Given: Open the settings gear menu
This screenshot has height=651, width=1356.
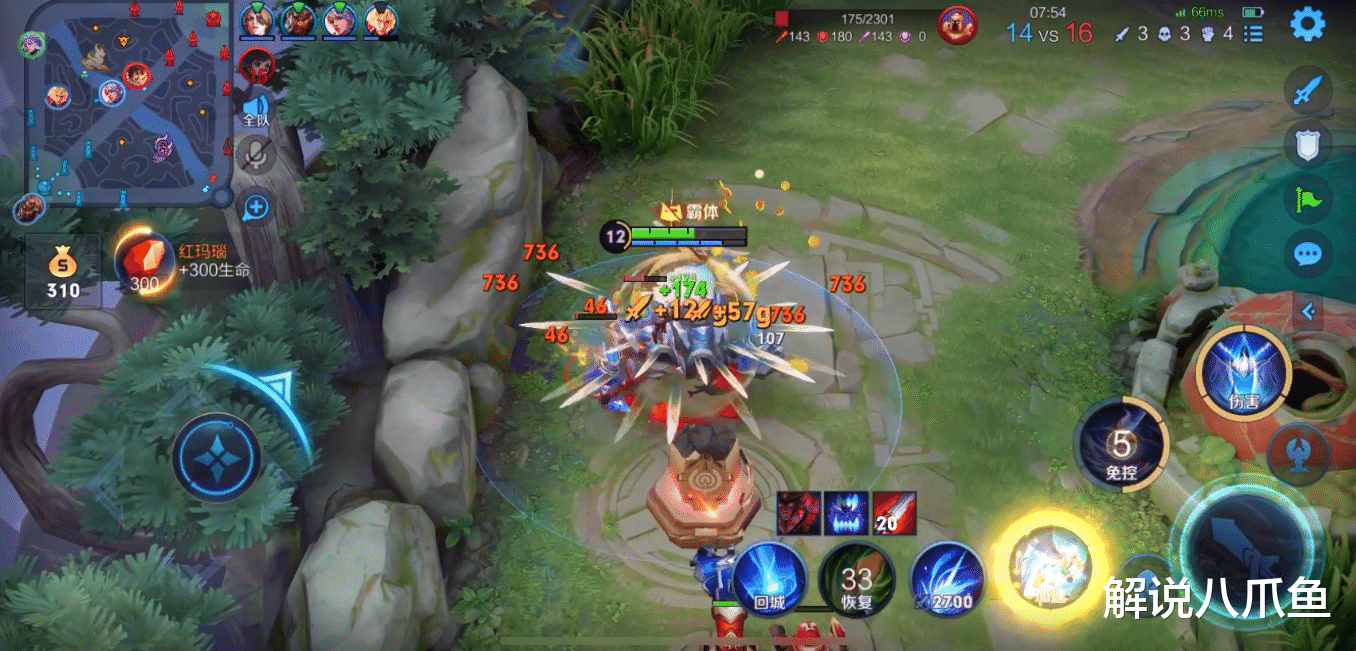Looking at the screenshot, I should coord(1307,24).
